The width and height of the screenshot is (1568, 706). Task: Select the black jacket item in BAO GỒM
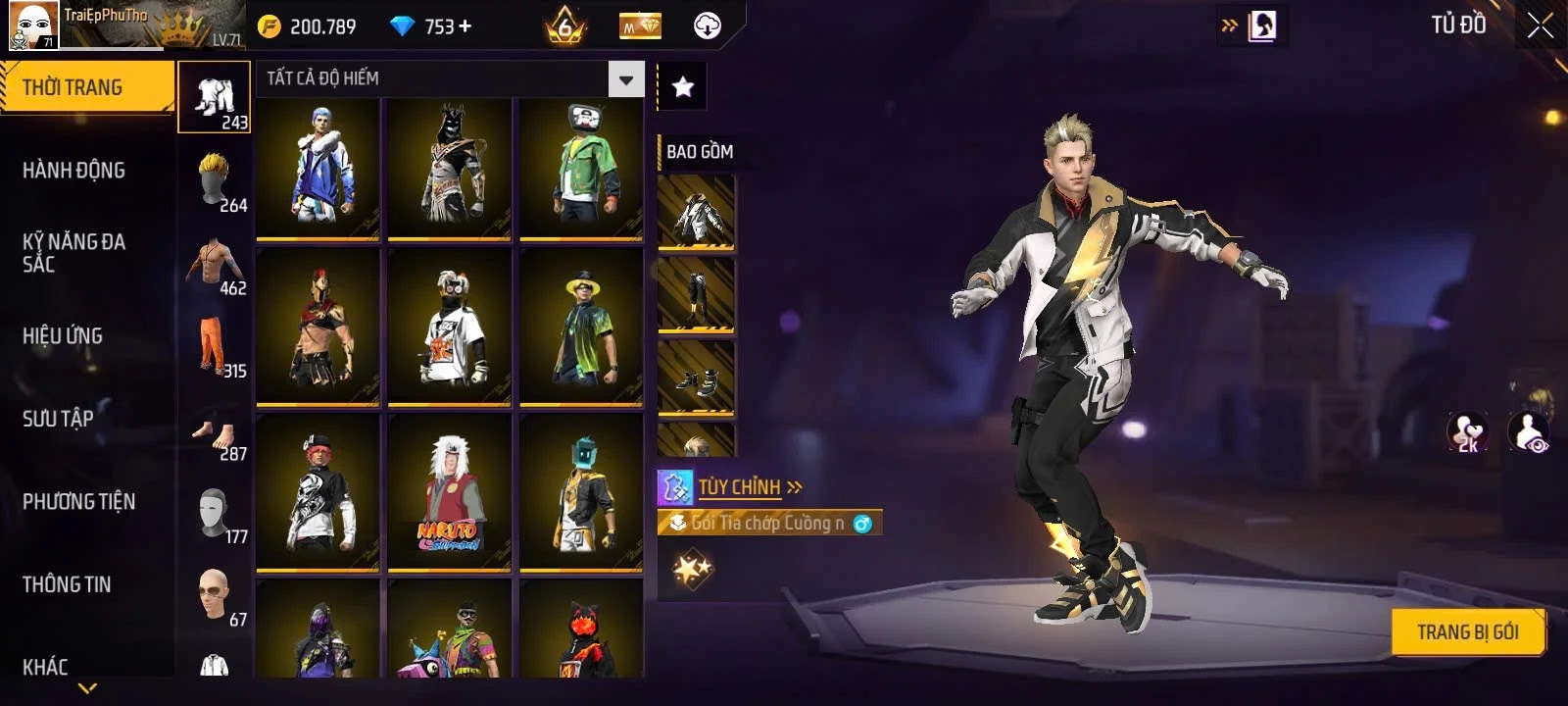697,212
